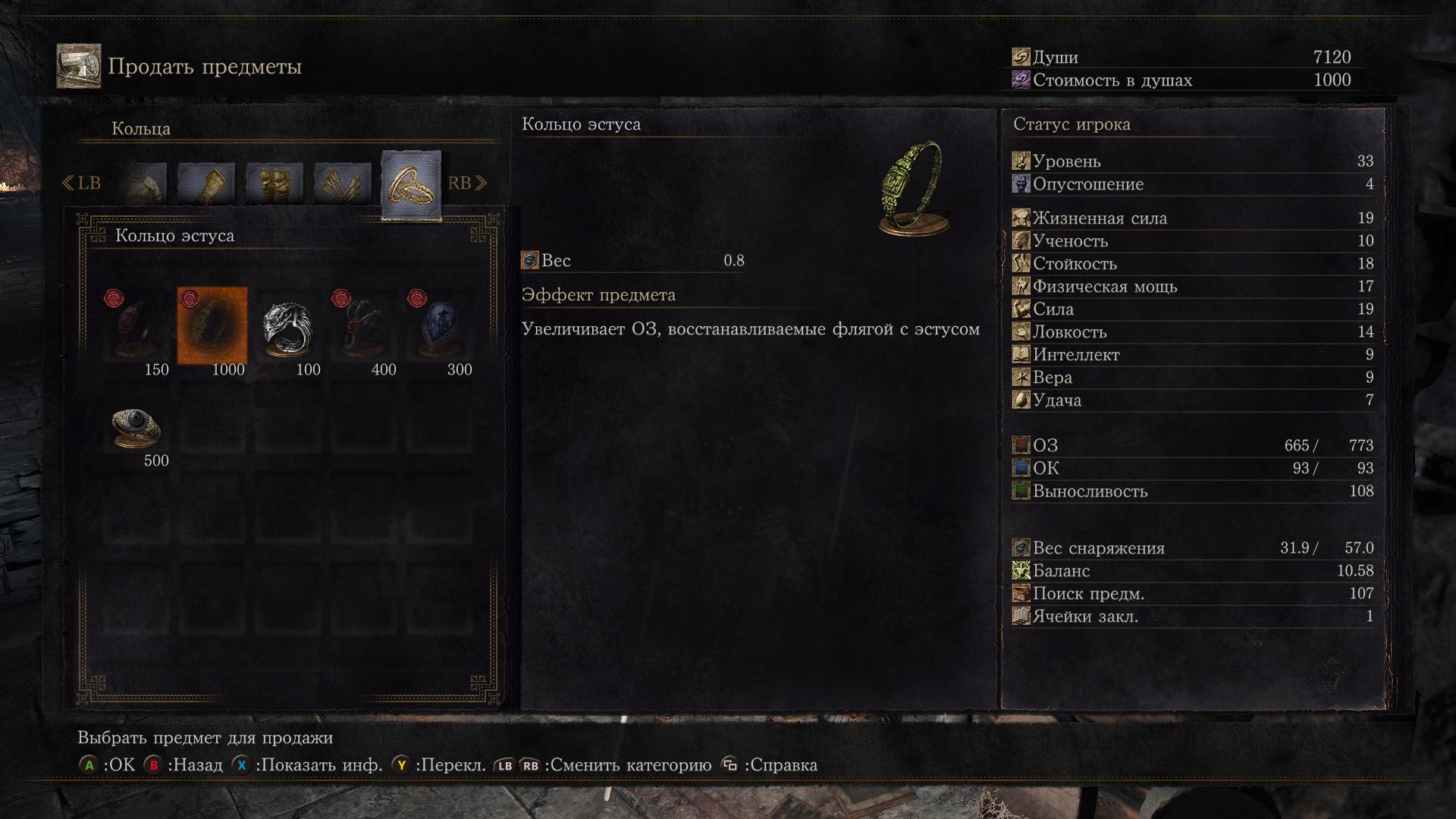Open the gauntlets category tab
The height and width of the screenshot is (819, 1456).
206,184
